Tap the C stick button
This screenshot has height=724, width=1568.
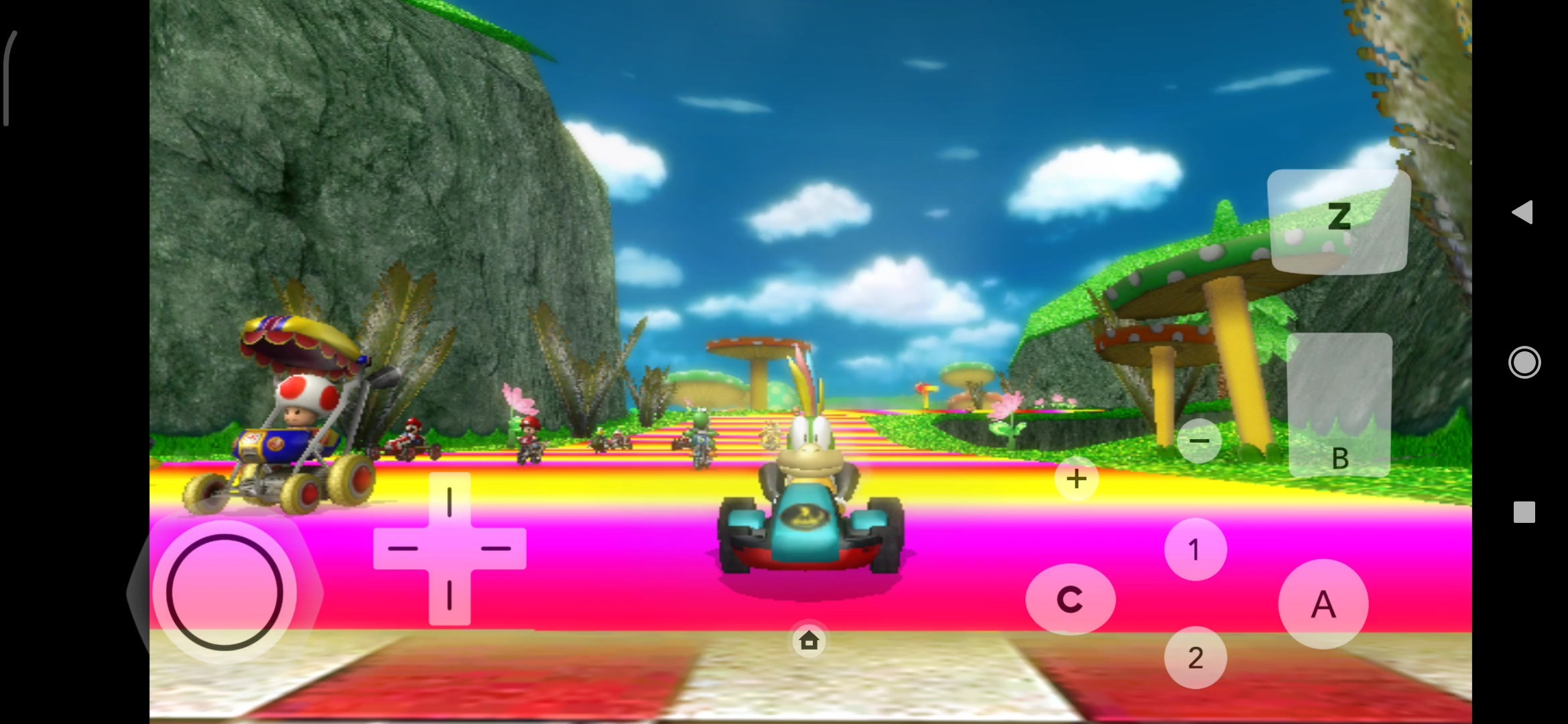click(x=1071, y=599)
